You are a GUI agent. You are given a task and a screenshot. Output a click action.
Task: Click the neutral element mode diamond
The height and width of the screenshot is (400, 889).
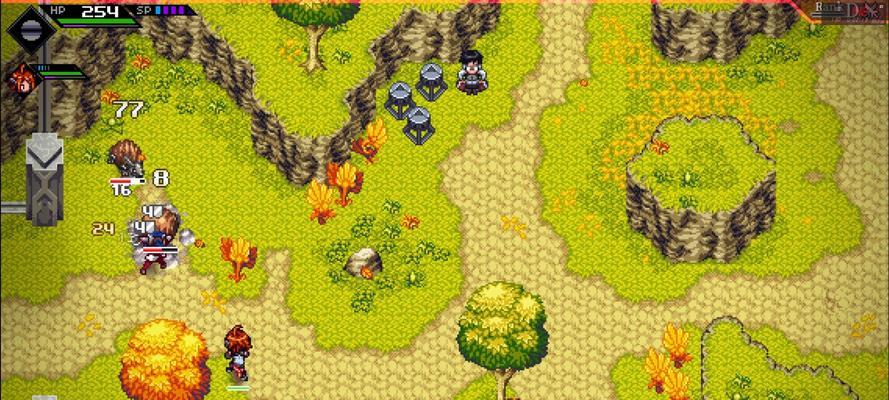point(26,25)
